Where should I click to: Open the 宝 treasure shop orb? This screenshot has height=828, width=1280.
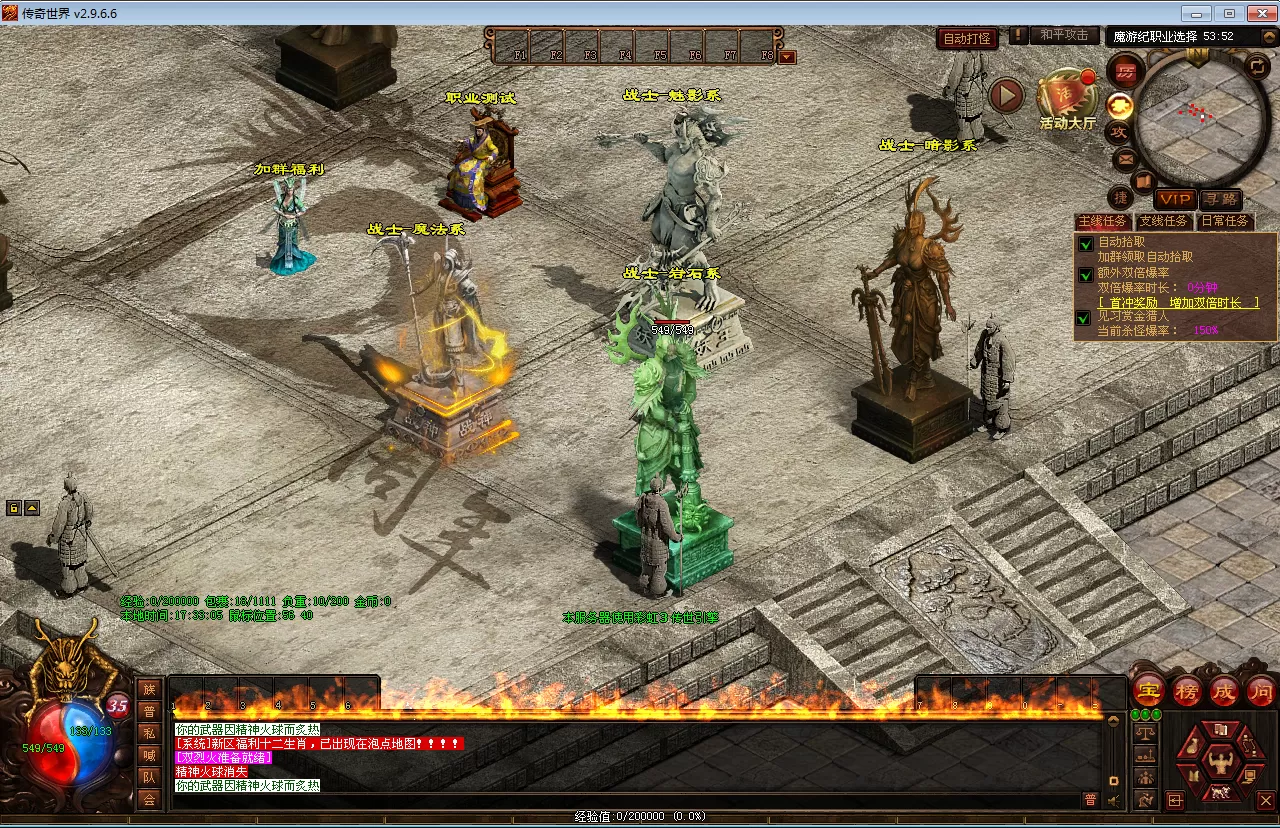tap(1147, 690)
